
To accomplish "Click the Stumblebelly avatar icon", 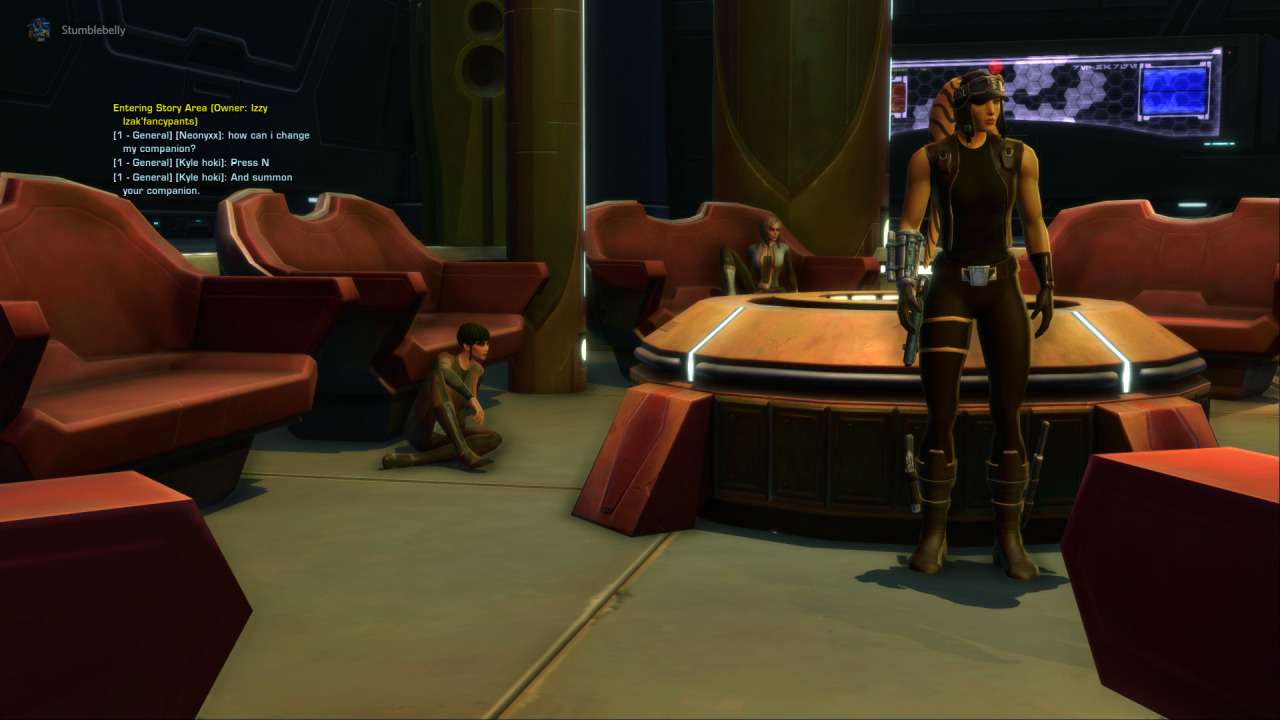I will (39, 30).
